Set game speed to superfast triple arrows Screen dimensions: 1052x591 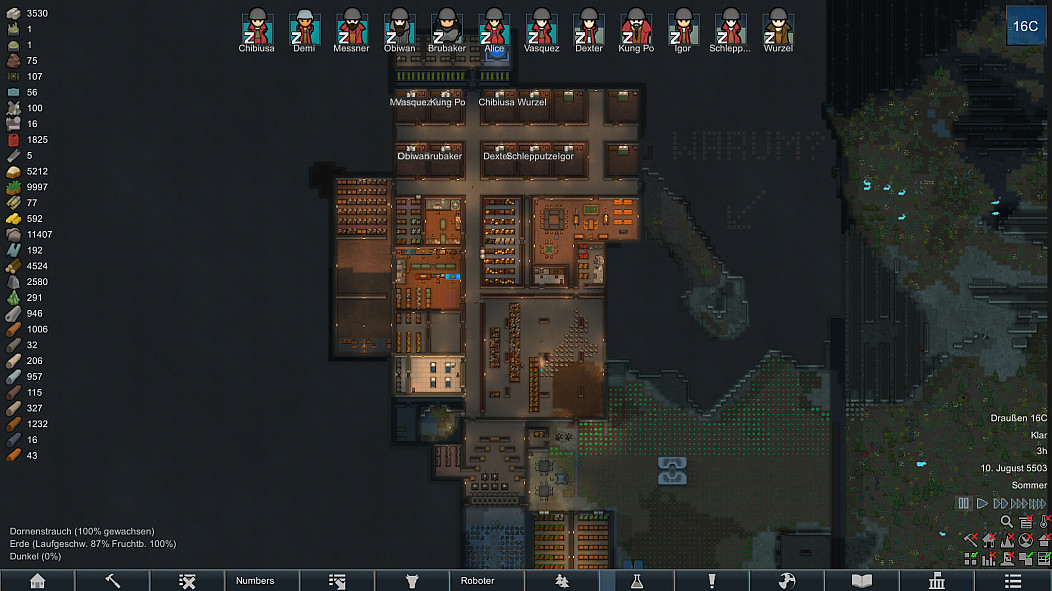tap(1020, 503)
